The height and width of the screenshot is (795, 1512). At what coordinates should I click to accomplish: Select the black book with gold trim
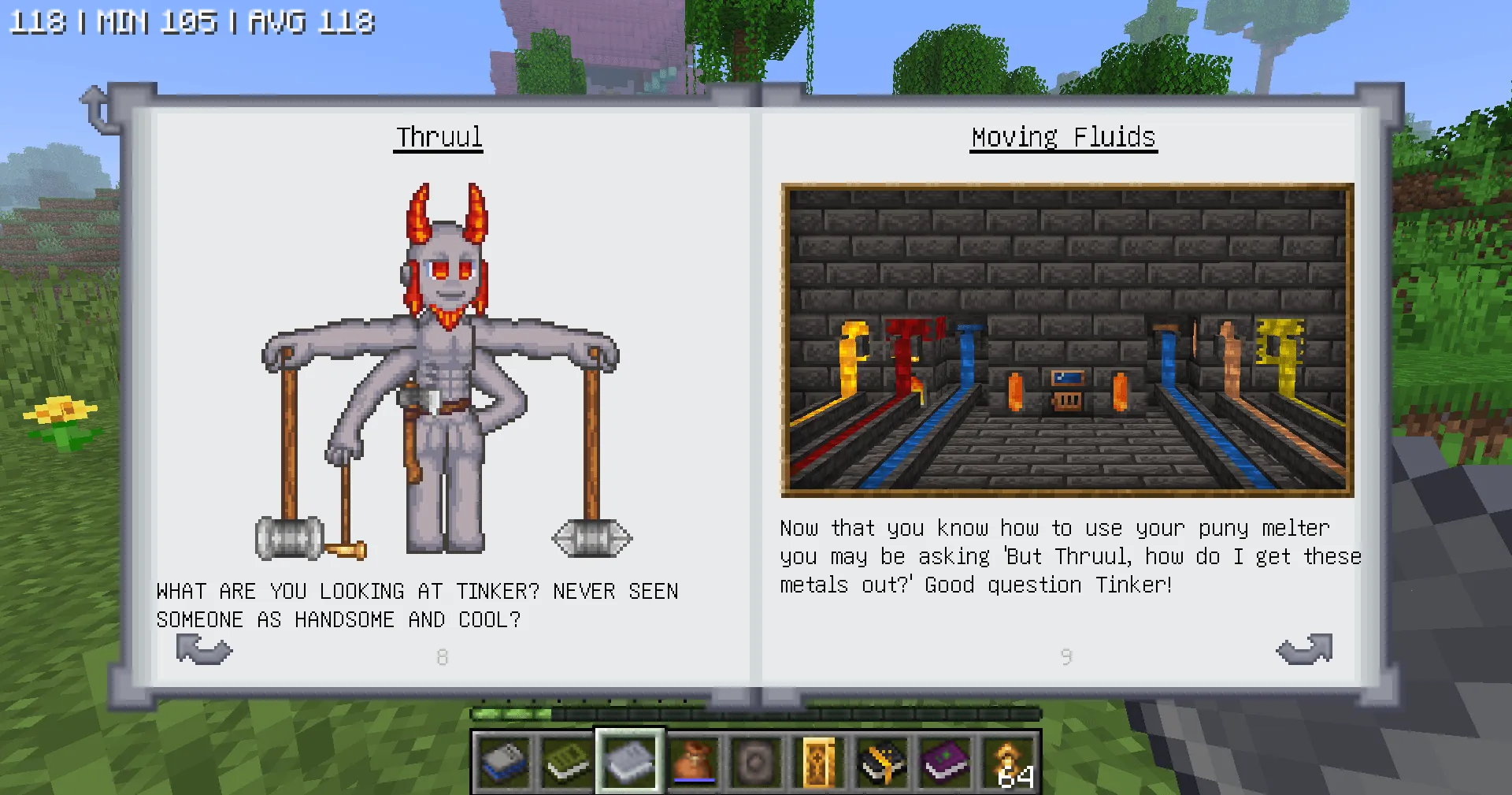(882, 762)
